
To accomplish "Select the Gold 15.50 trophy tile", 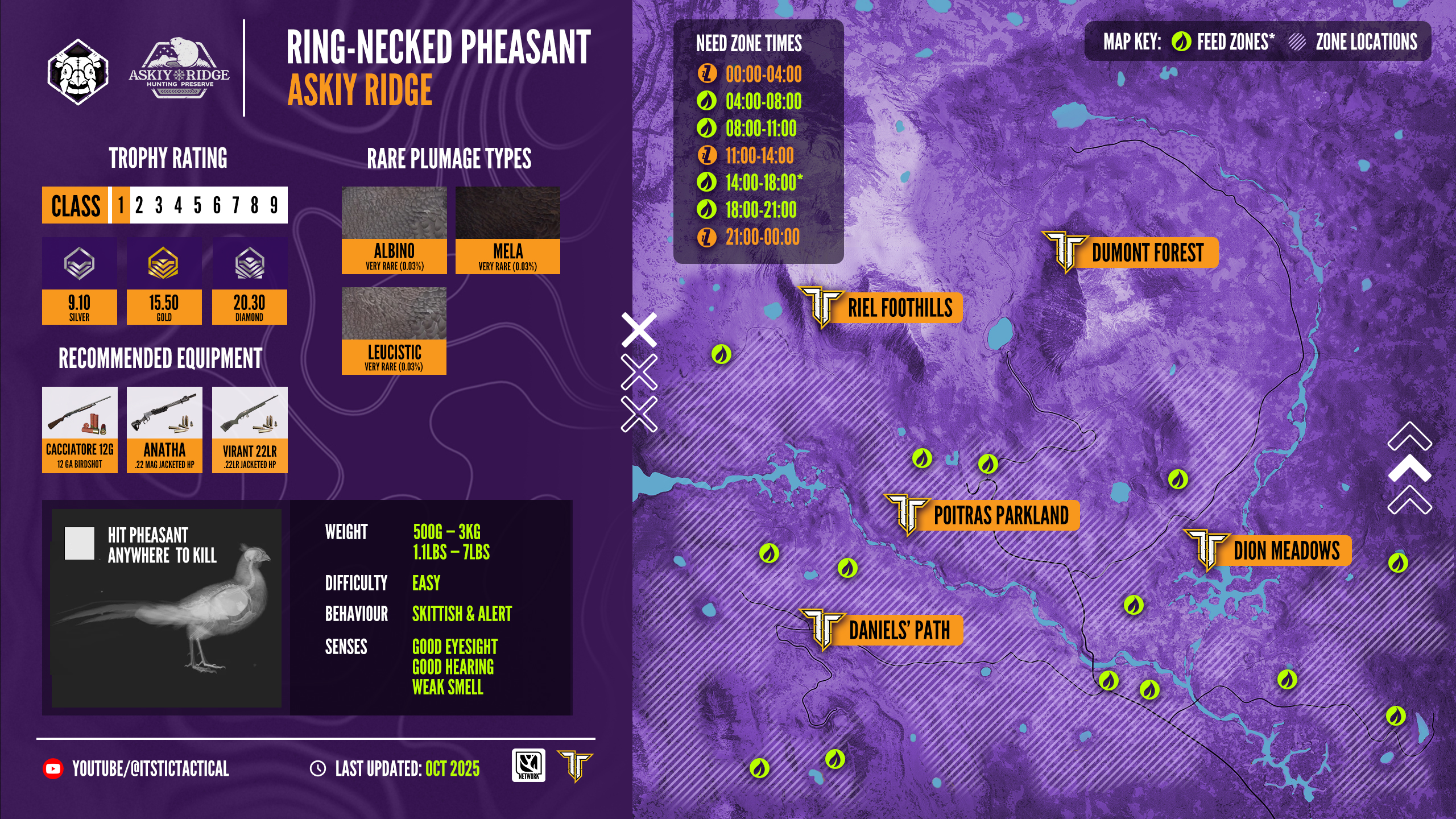I will click(164, 282).
